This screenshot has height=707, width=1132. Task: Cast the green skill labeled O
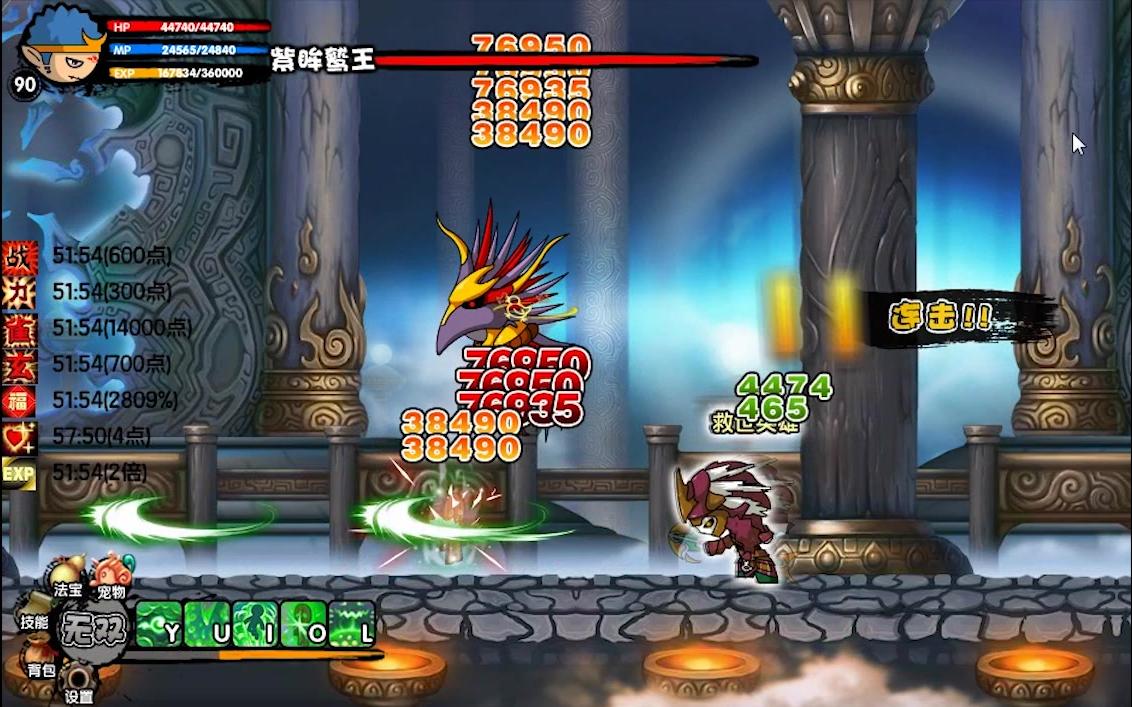pyautogui.click(x=305, y=624)
